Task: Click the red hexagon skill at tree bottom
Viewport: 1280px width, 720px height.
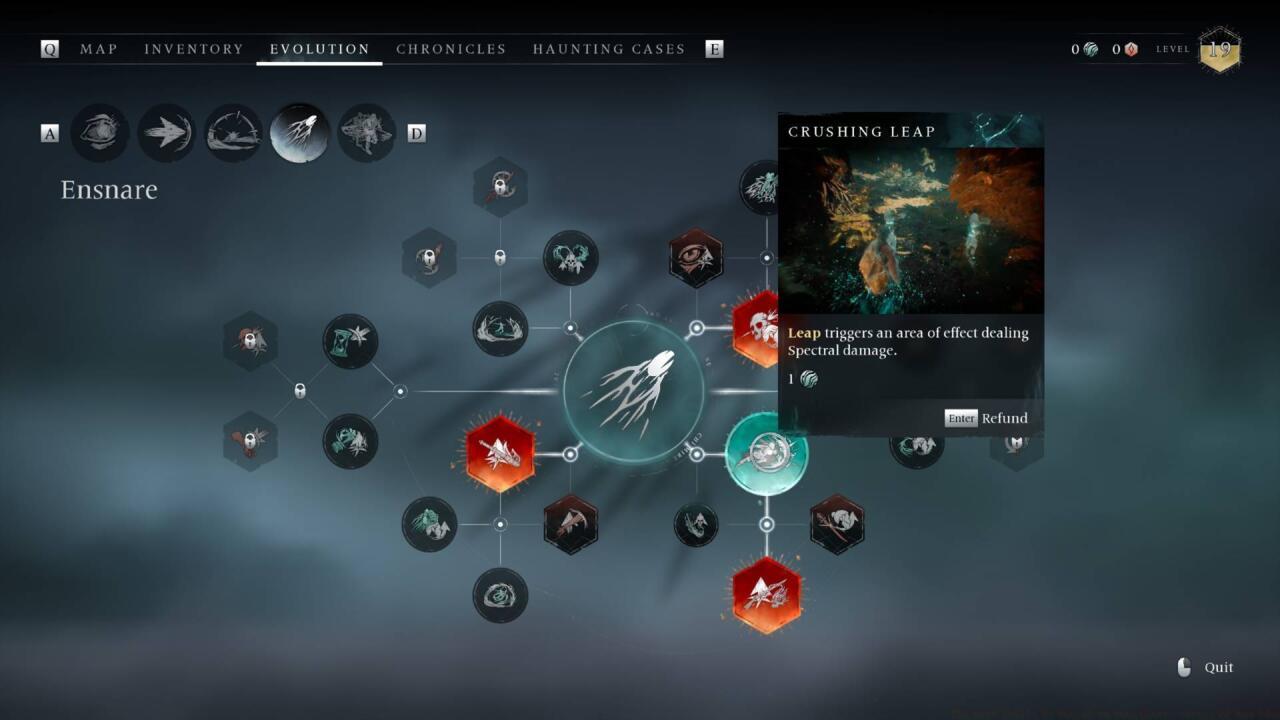Action: 766,595
